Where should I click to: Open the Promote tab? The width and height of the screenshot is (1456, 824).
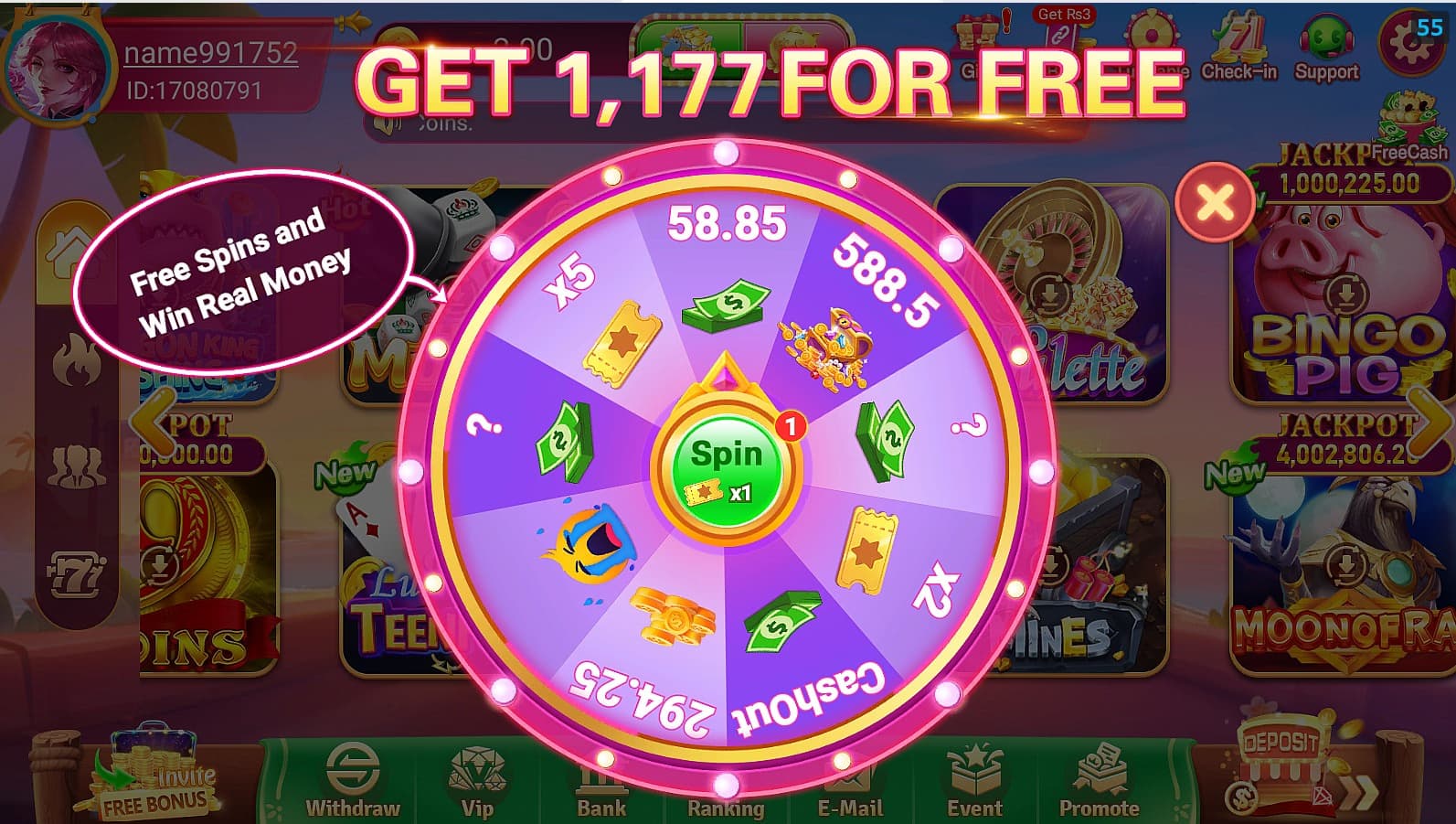pos(1100,782)
